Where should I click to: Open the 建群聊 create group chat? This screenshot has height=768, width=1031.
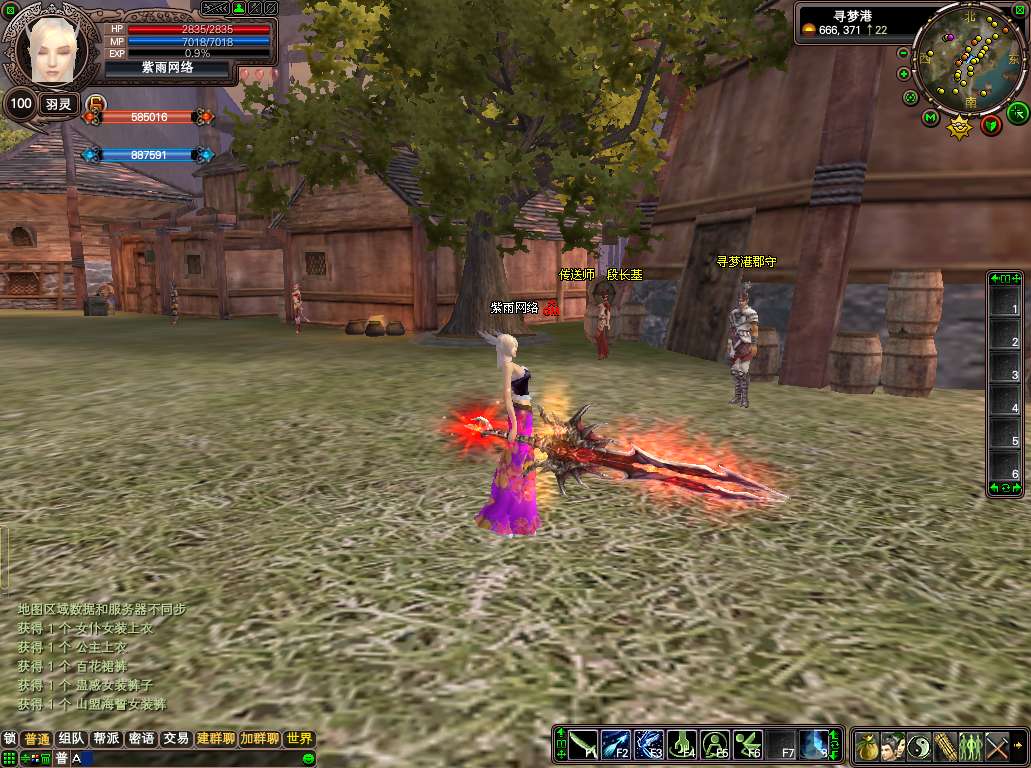tap(216, 739)
